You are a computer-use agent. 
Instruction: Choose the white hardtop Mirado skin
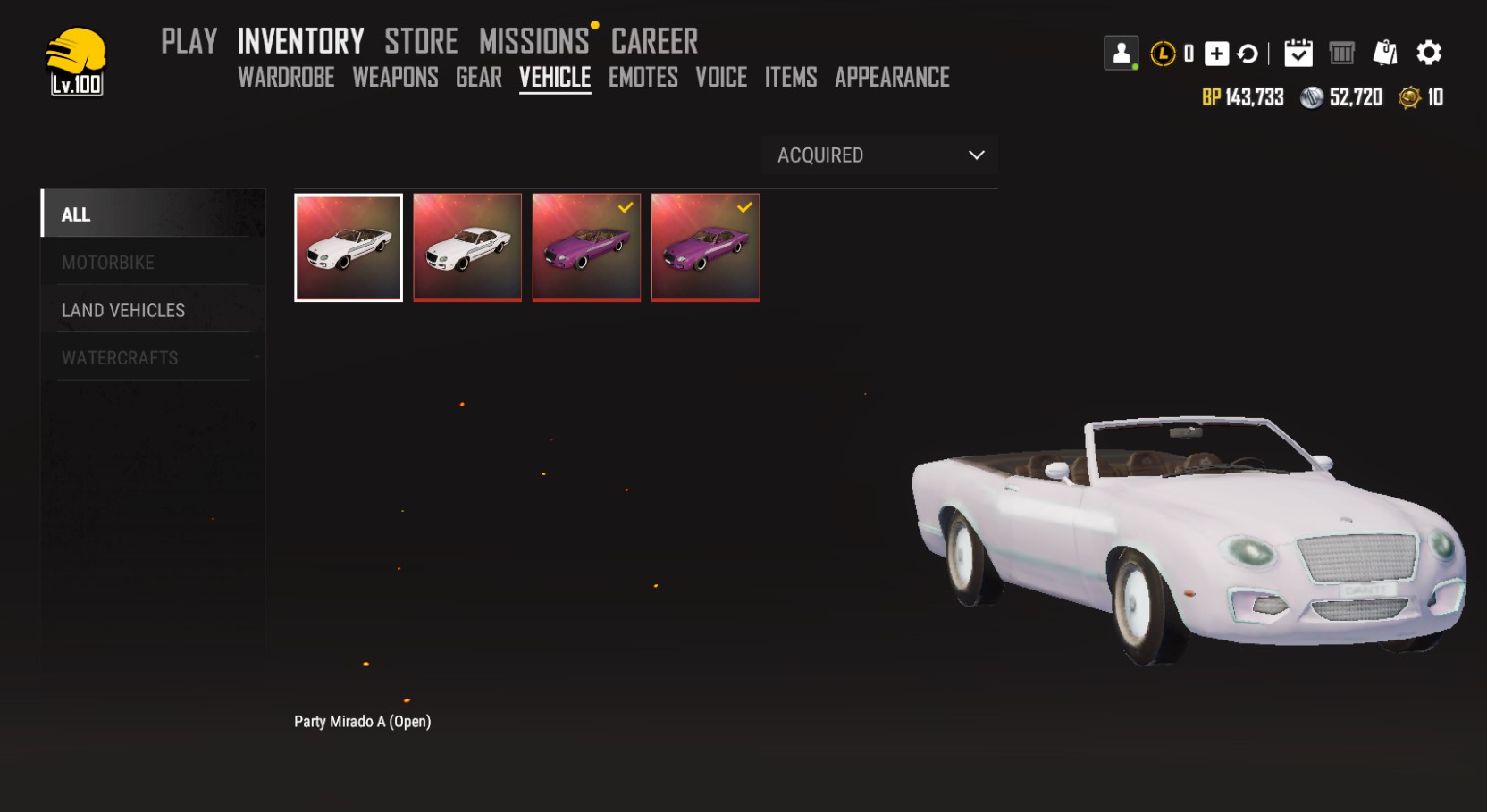pos(467,247)
